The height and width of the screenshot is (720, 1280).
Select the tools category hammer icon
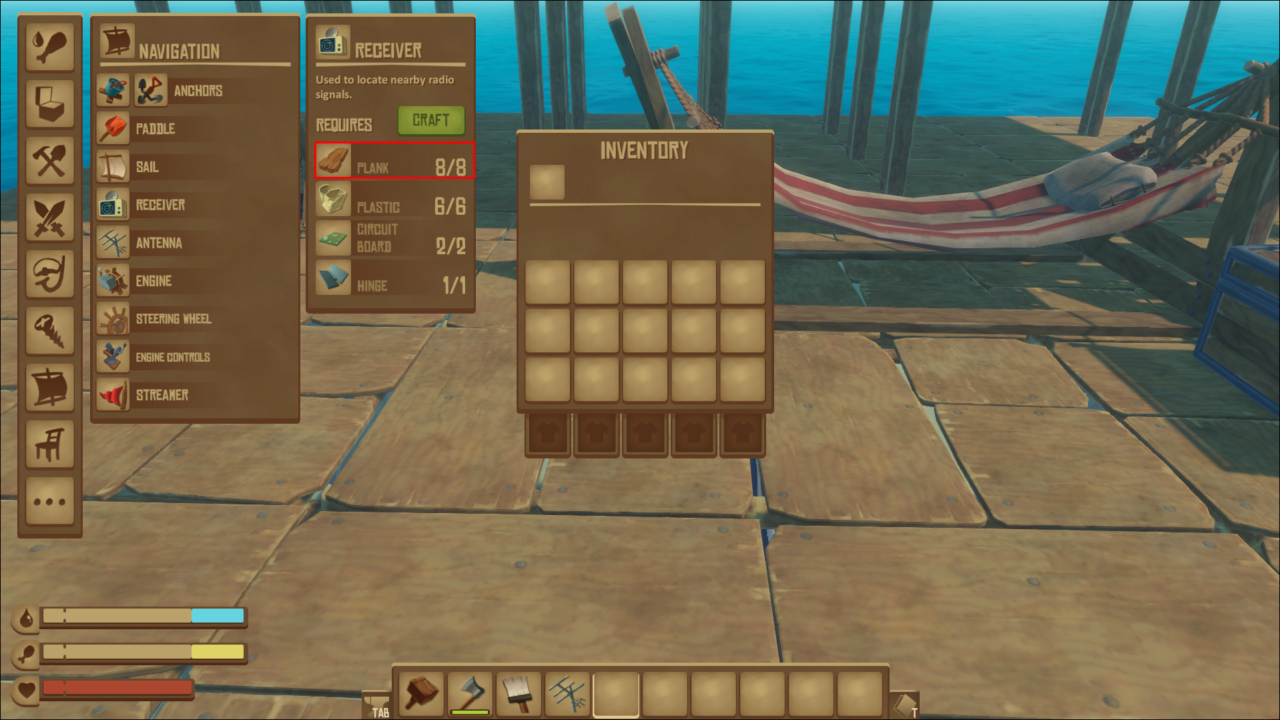(49, 159)
